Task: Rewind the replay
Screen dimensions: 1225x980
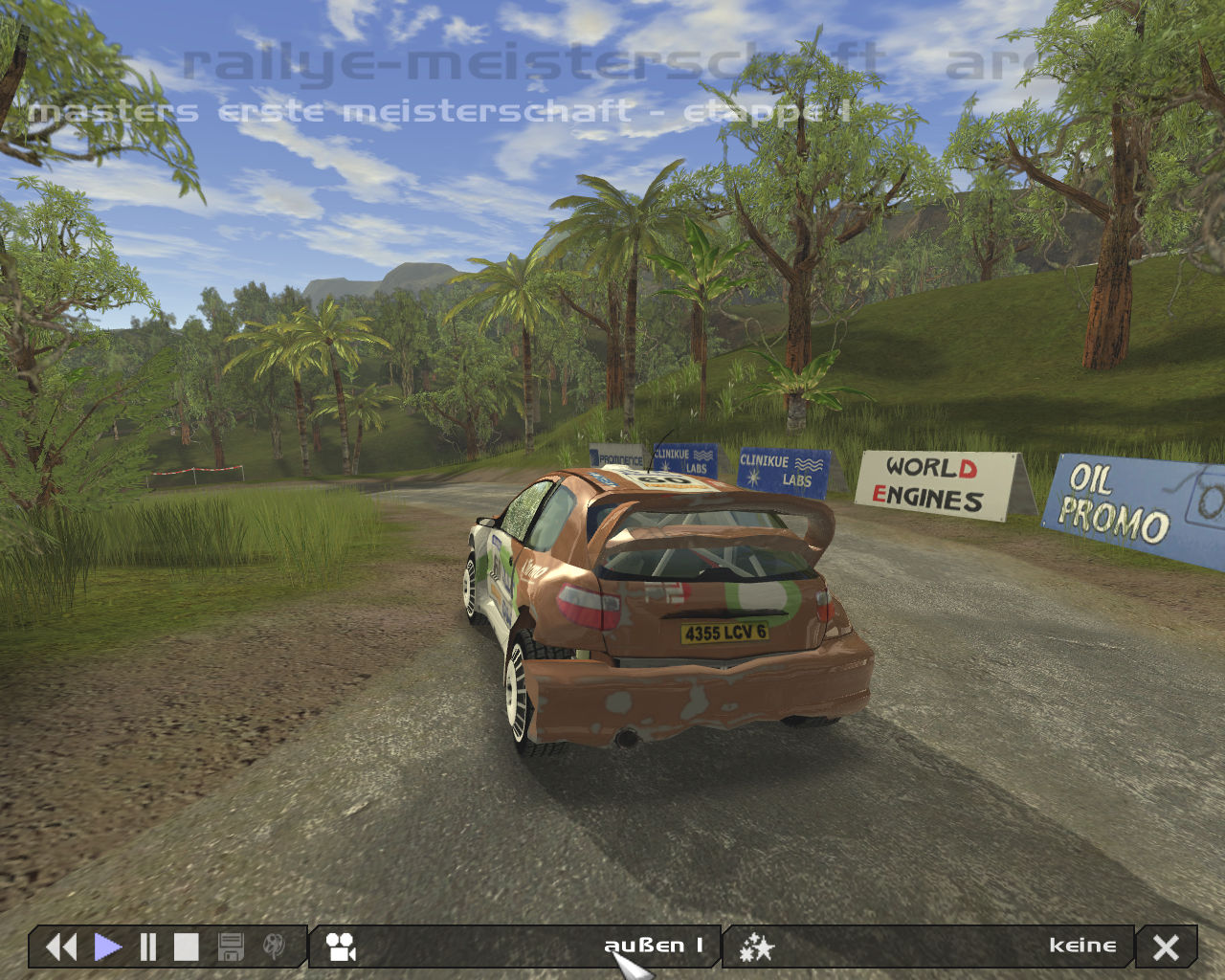Action: pos(61,947)
